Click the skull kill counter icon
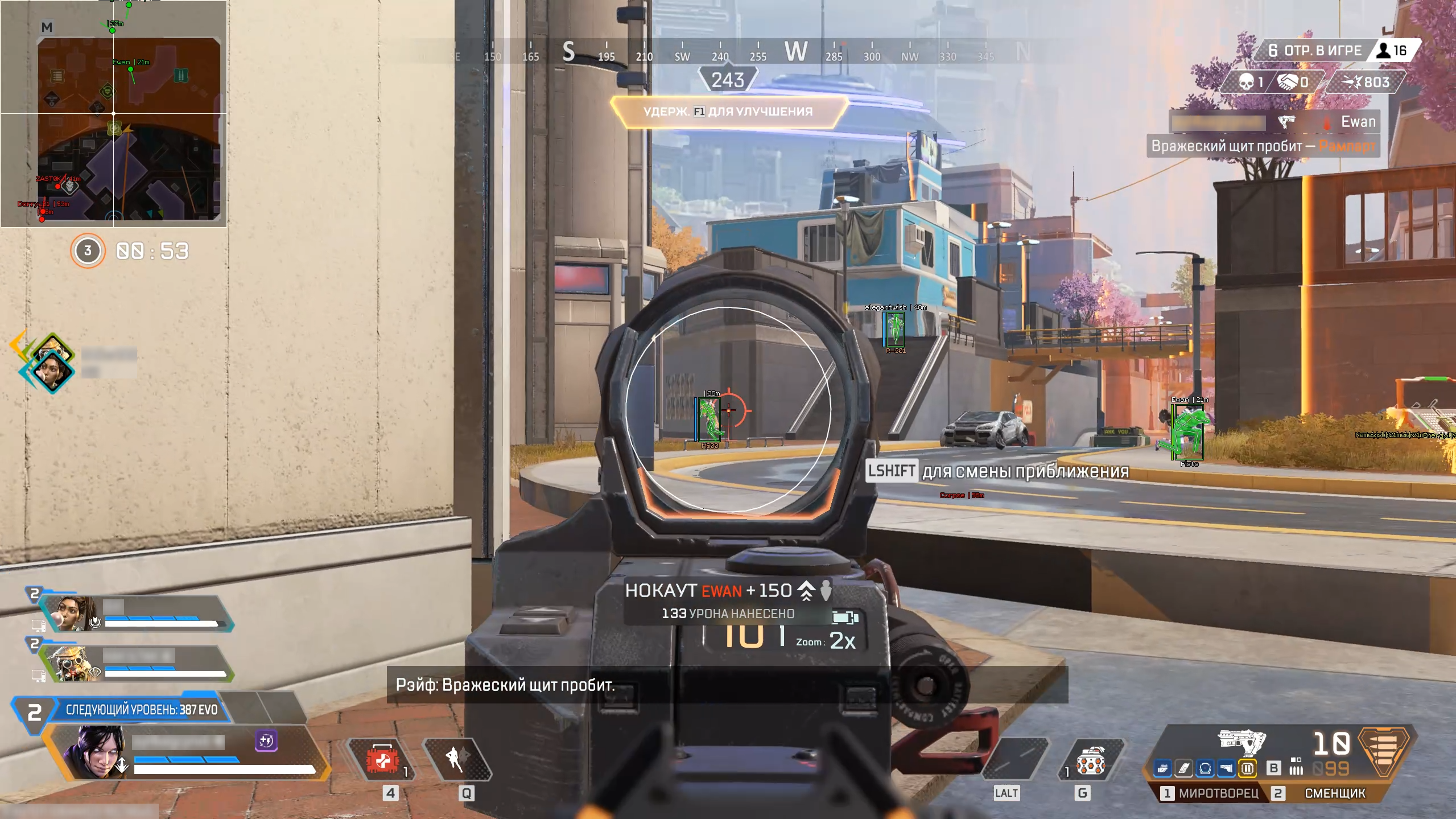1456x819 pixels. tap(1246, 81)
